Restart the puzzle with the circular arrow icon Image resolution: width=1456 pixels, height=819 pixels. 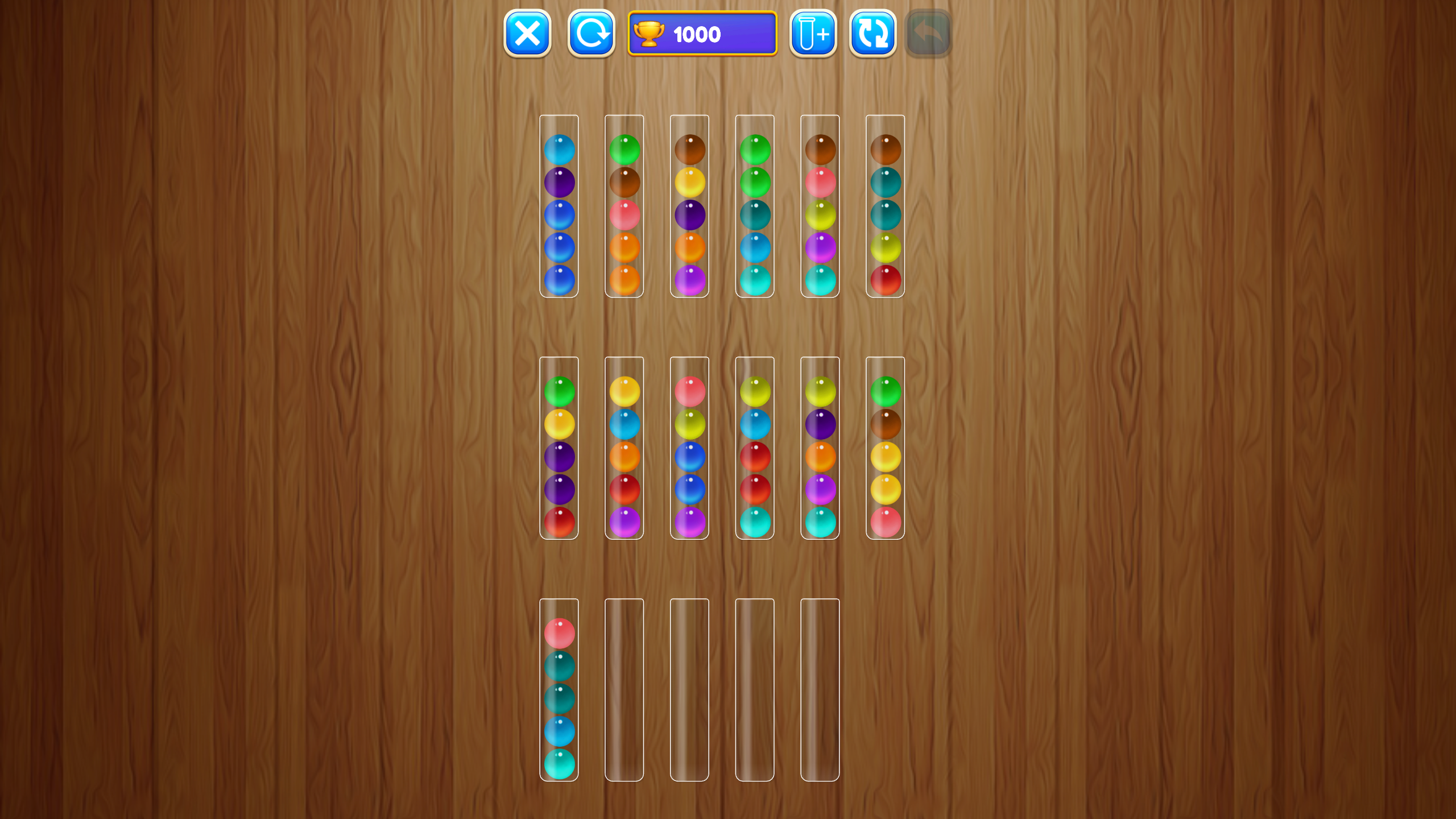[x=590, y=34]
